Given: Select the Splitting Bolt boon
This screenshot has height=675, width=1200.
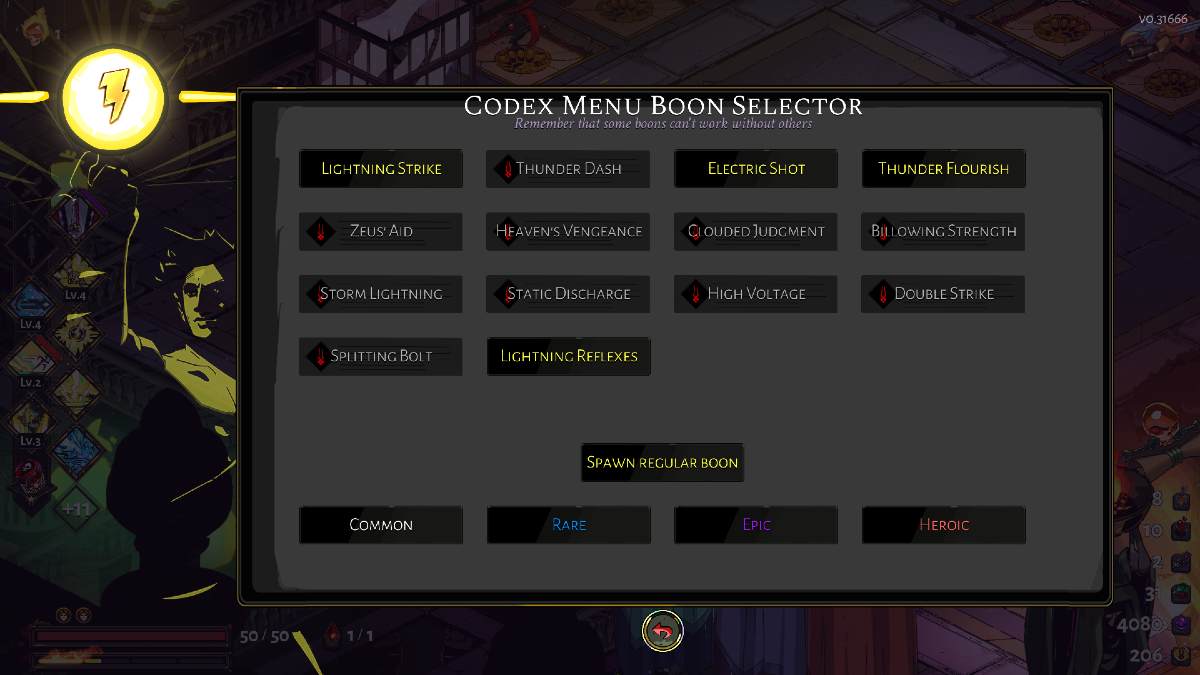Looking at the screenshot, I should [x=381, y=356].
